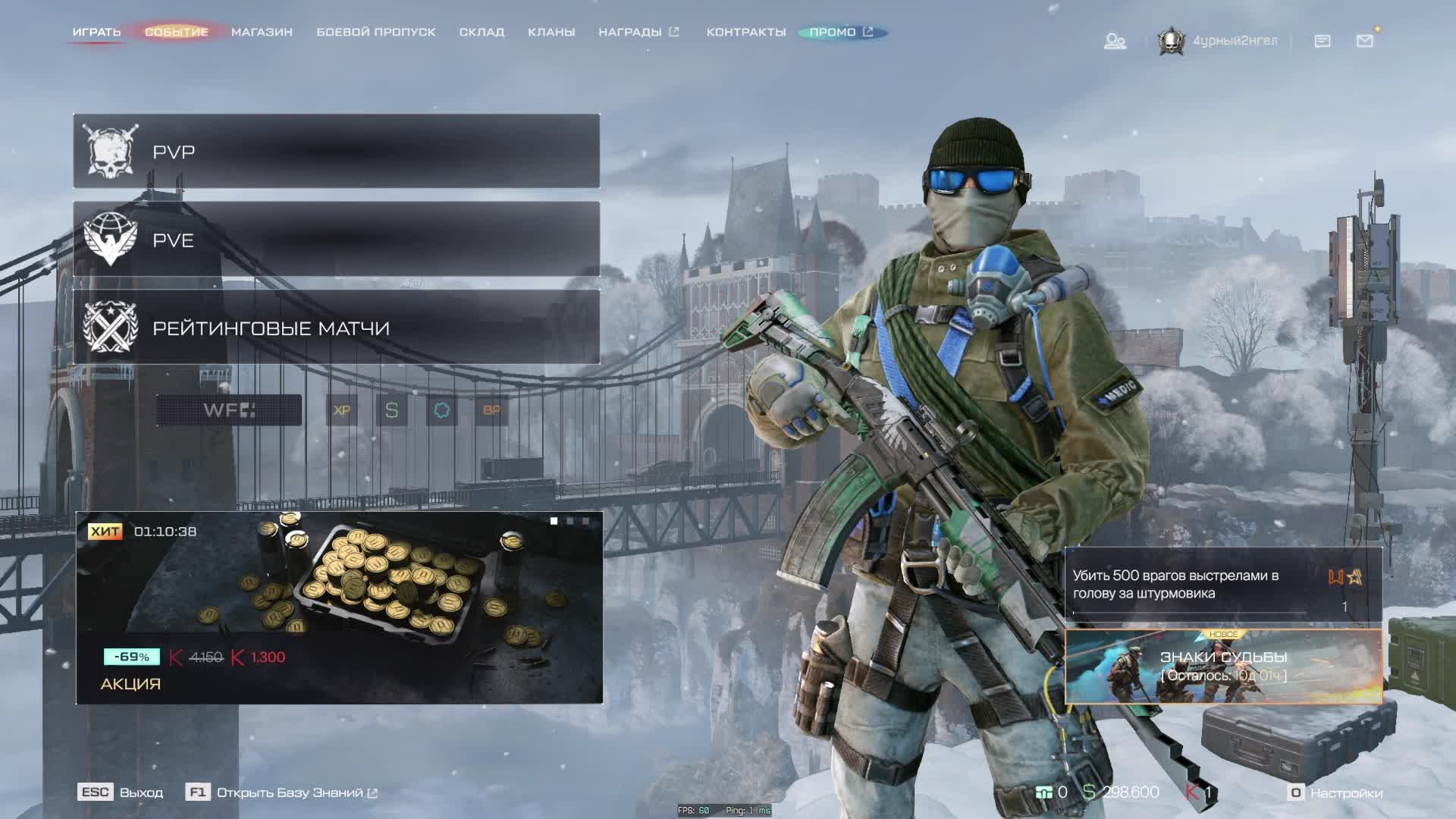Open the Награды rewards link

coord(638,32)
